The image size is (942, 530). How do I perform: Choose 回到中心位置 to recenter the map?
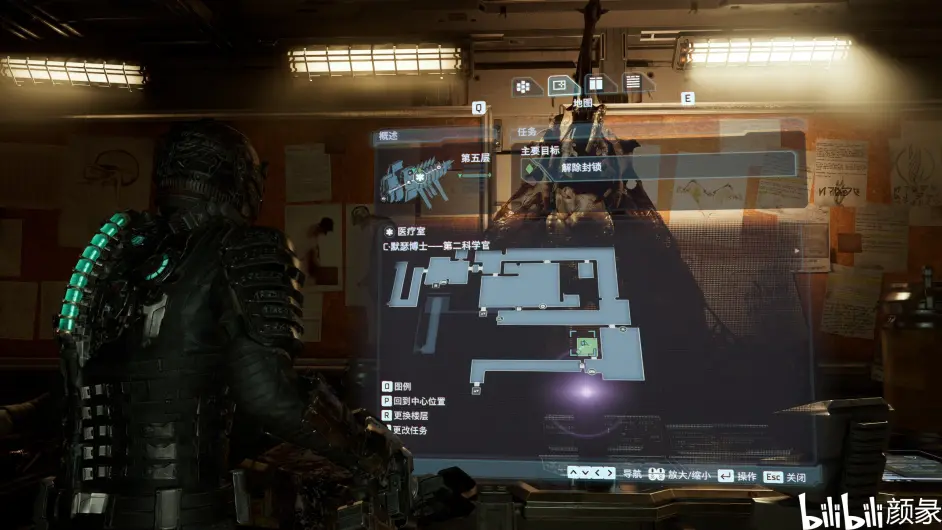[419, 401]
